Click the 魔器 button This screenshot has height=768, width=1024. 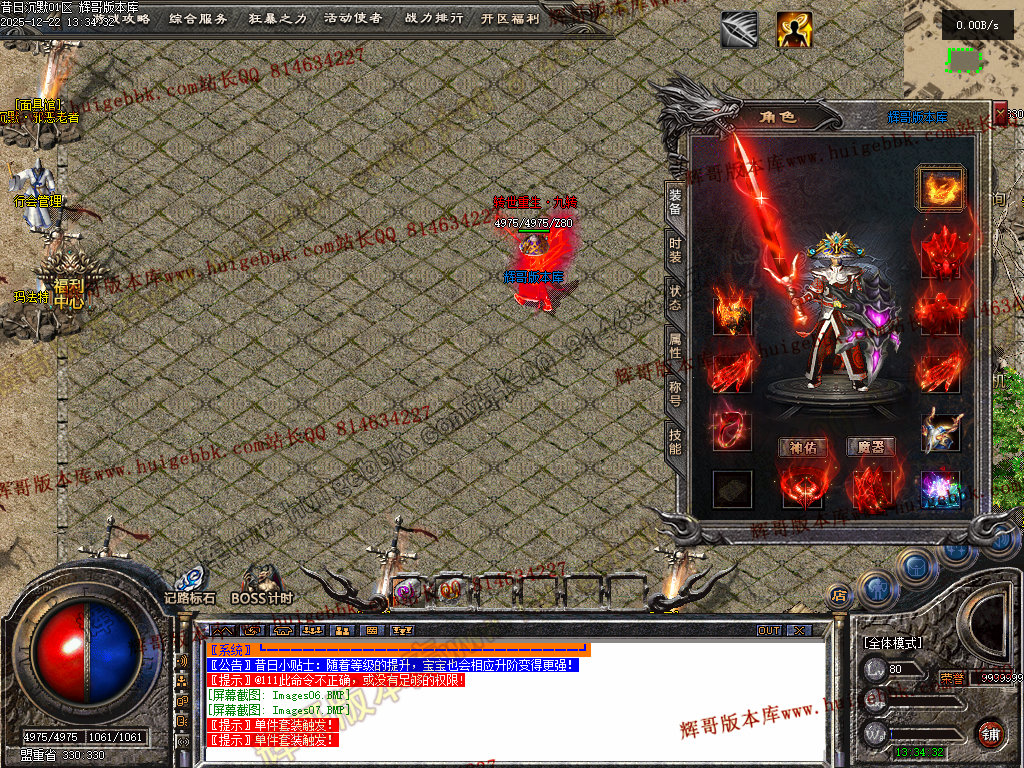[870, 447]
